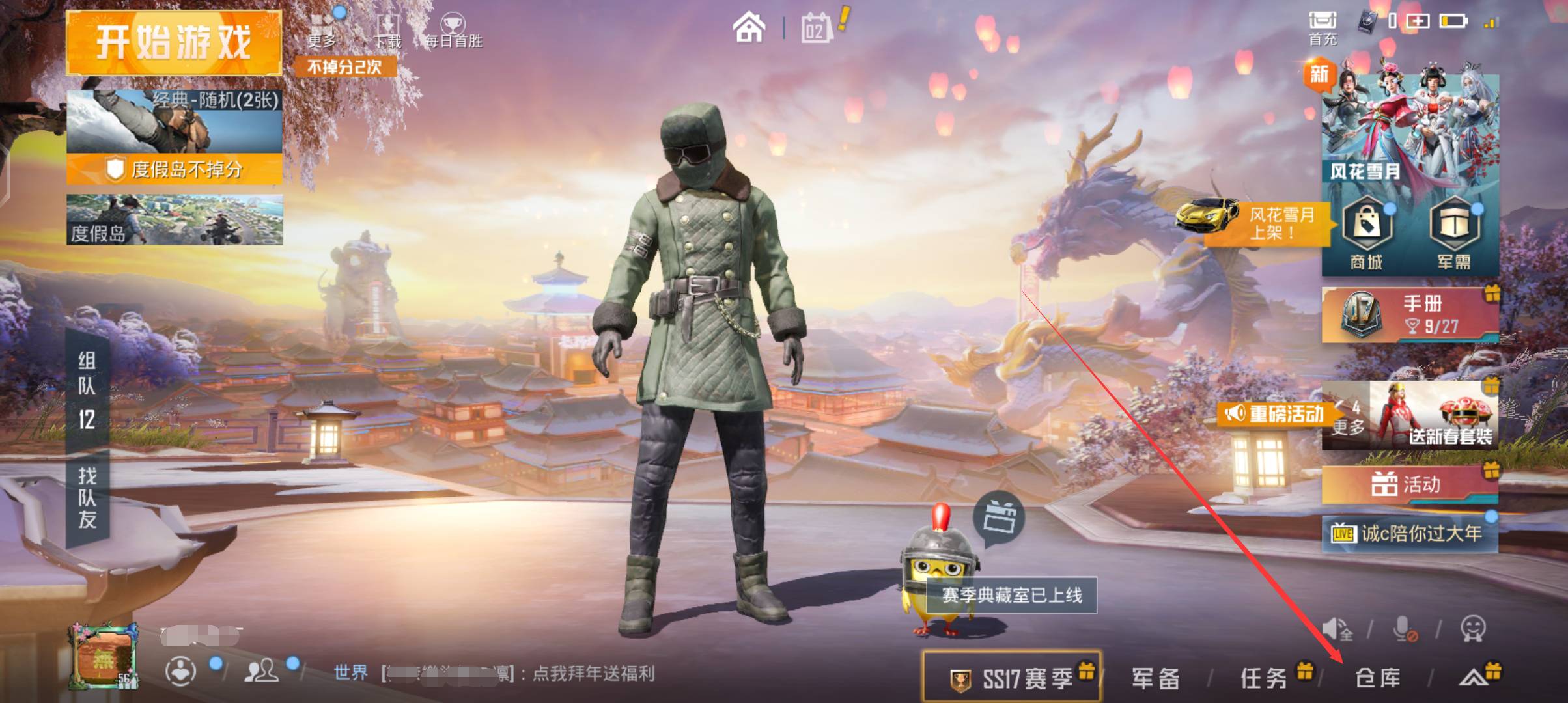The height and width of the screenshot is (703, 1568).
Task: Select the home icon at top center
Action: [750, 27]
